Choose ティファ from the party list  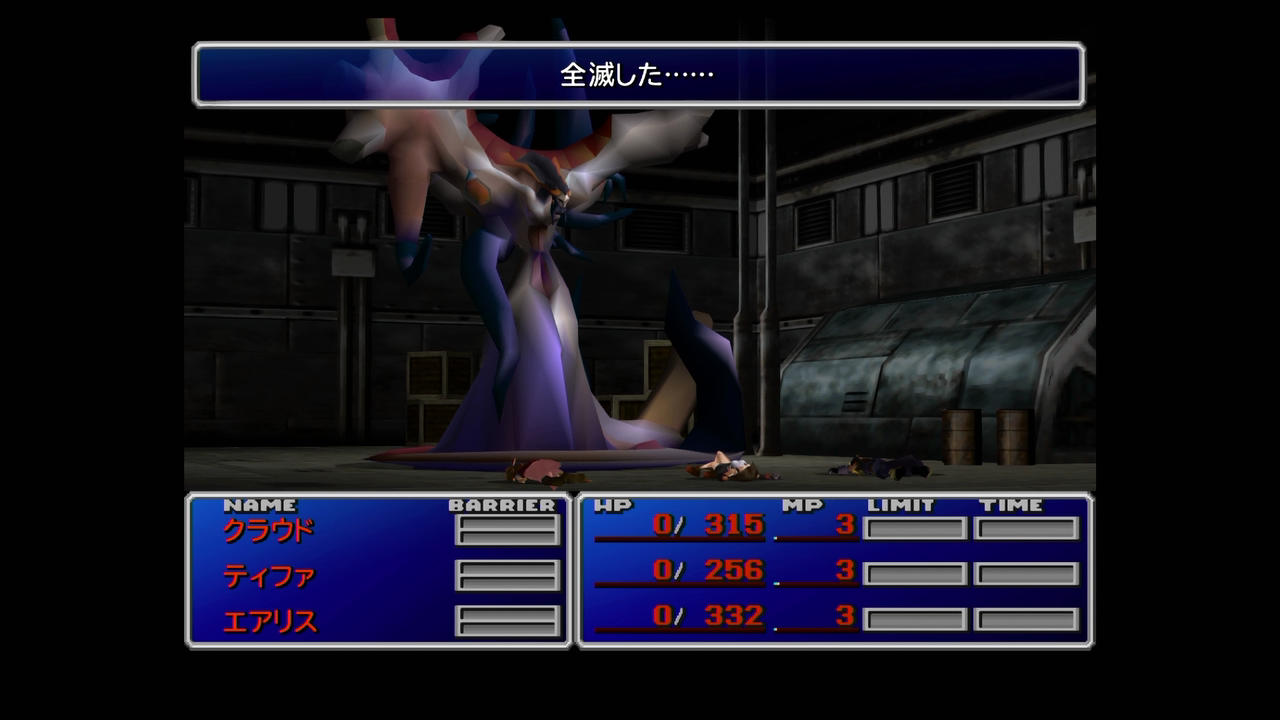pyautogui.click(x=268, y=576)
